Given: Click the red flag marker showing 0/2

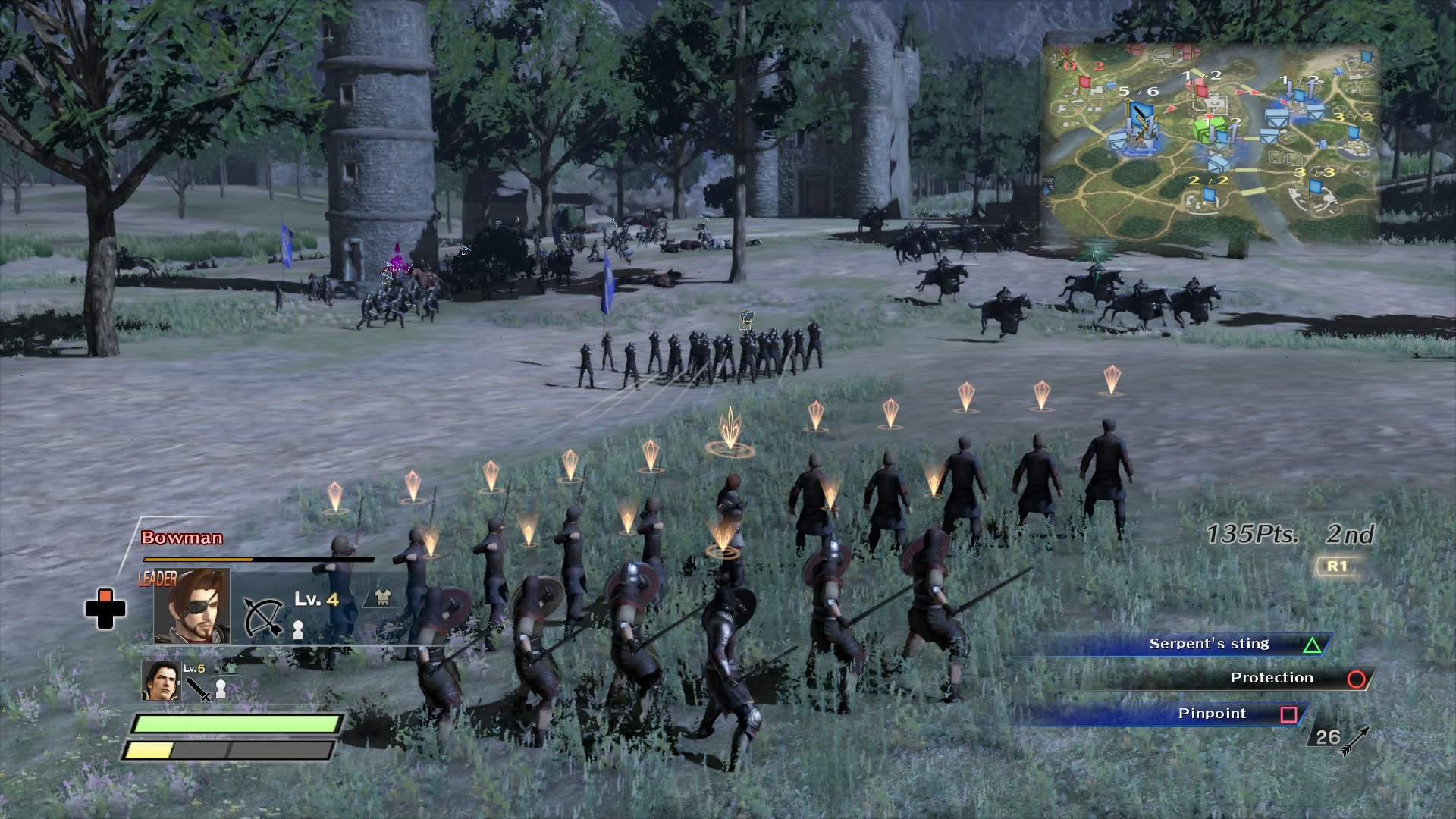Looking at the screenshot, I should 1085,83.
